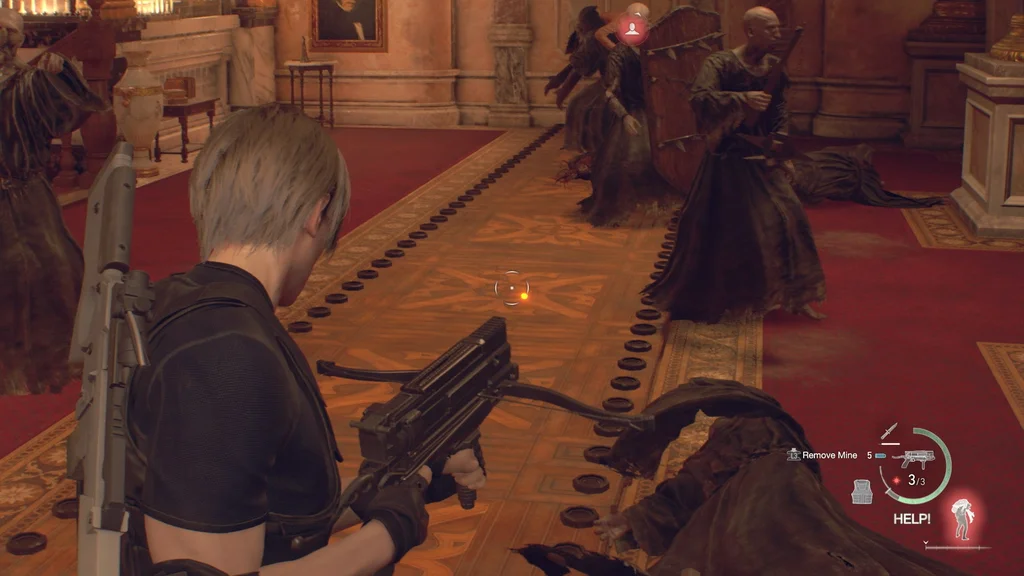Click the combat knife icon
The image size is (1024, 576).
tap(888, 432)
